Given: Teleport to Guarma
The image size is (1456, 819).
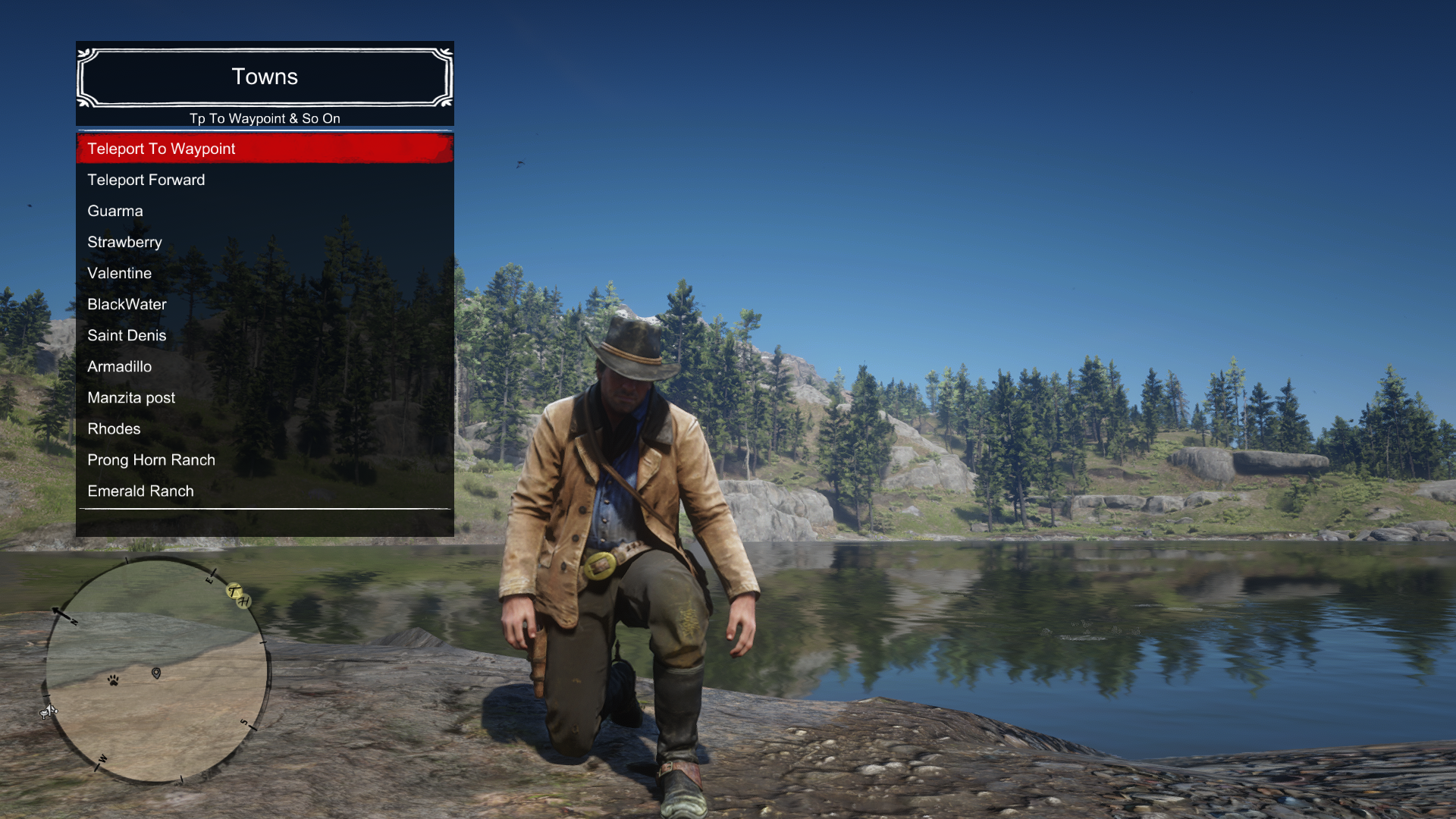Looking at the screenshot, I should click(x=265, y=211).
